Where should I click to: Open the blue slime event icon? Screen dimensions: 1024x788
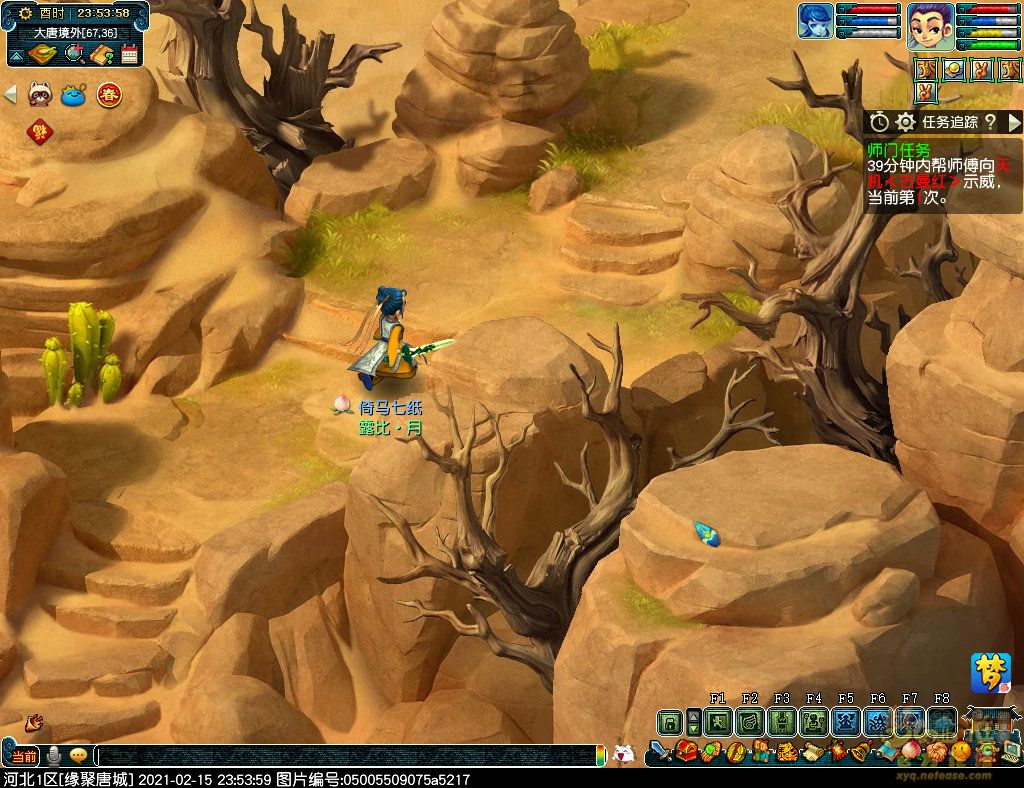74,95
